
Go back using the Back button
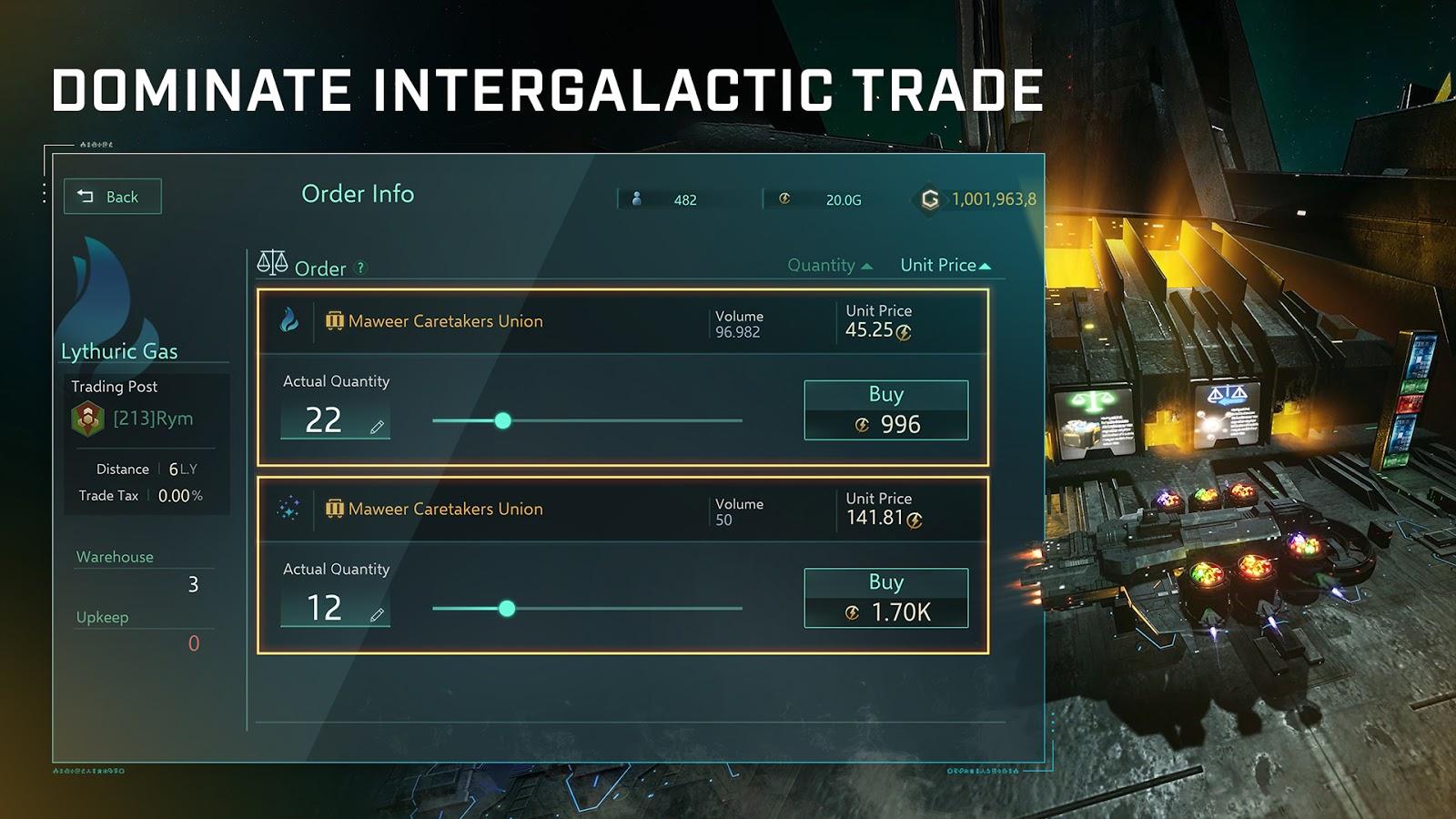pyautogui.click(x=112, y=197)
